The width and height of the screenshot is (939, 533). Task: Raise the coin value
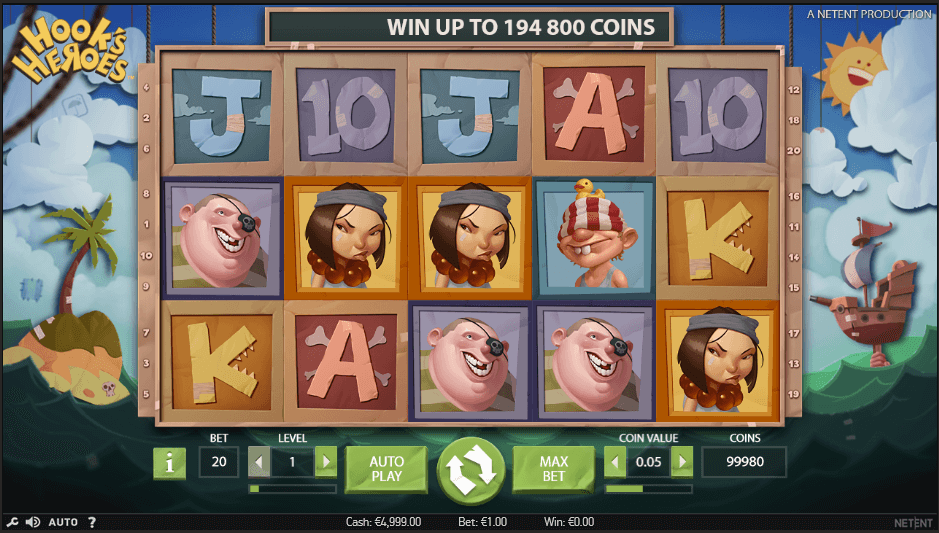682,462
